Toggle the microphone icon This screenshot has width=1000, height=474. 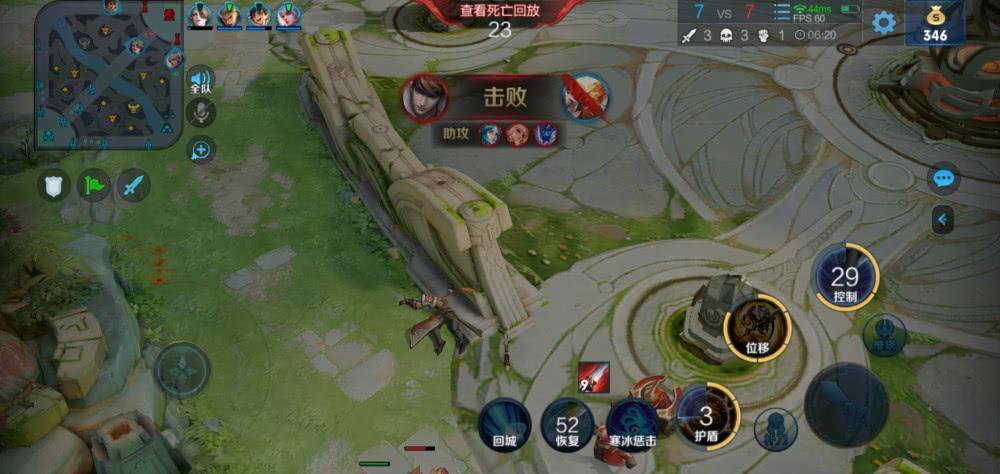[201, 113]
